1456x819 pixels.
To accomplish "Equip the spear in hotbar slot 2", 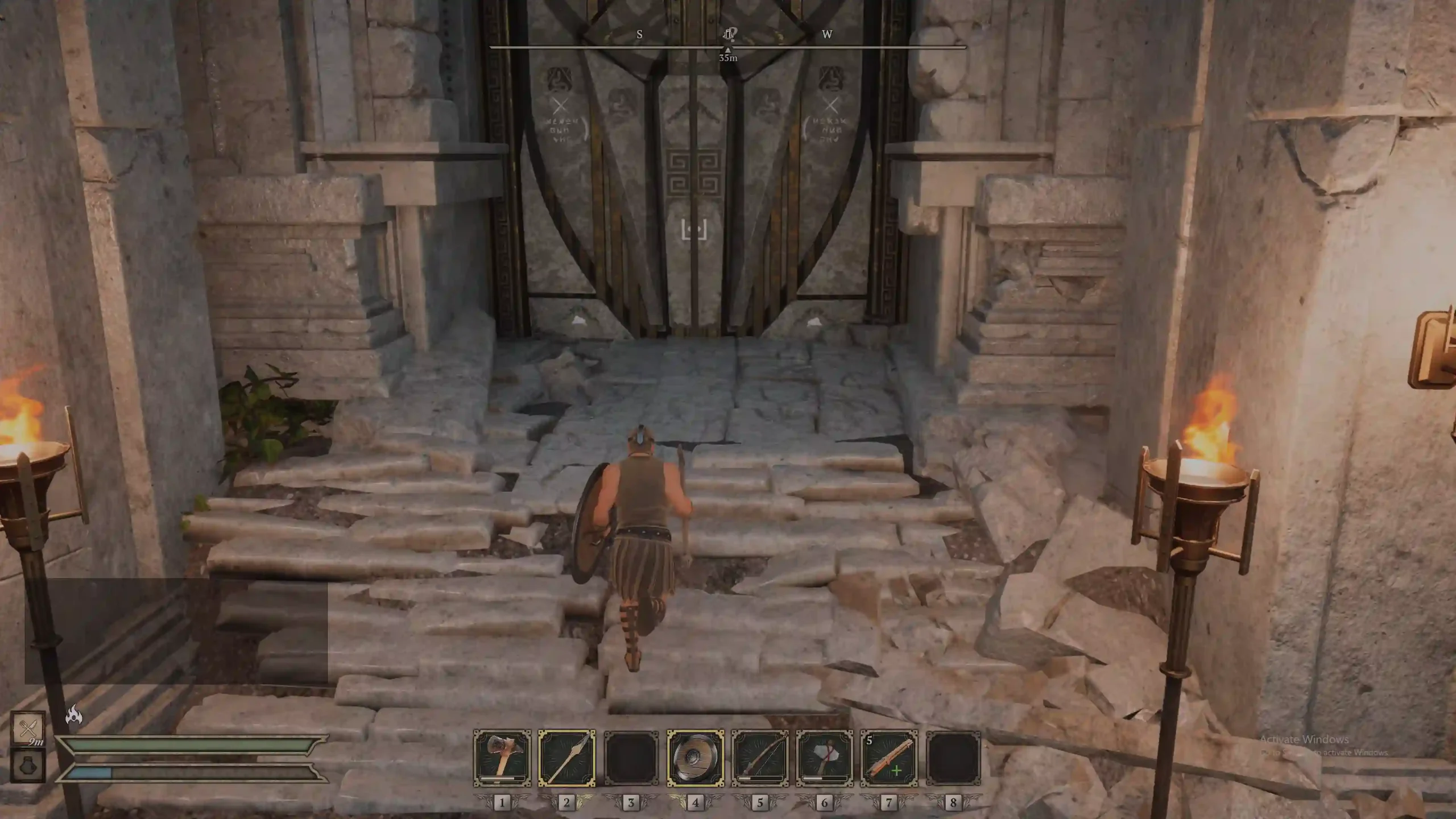I will [566, 758].
